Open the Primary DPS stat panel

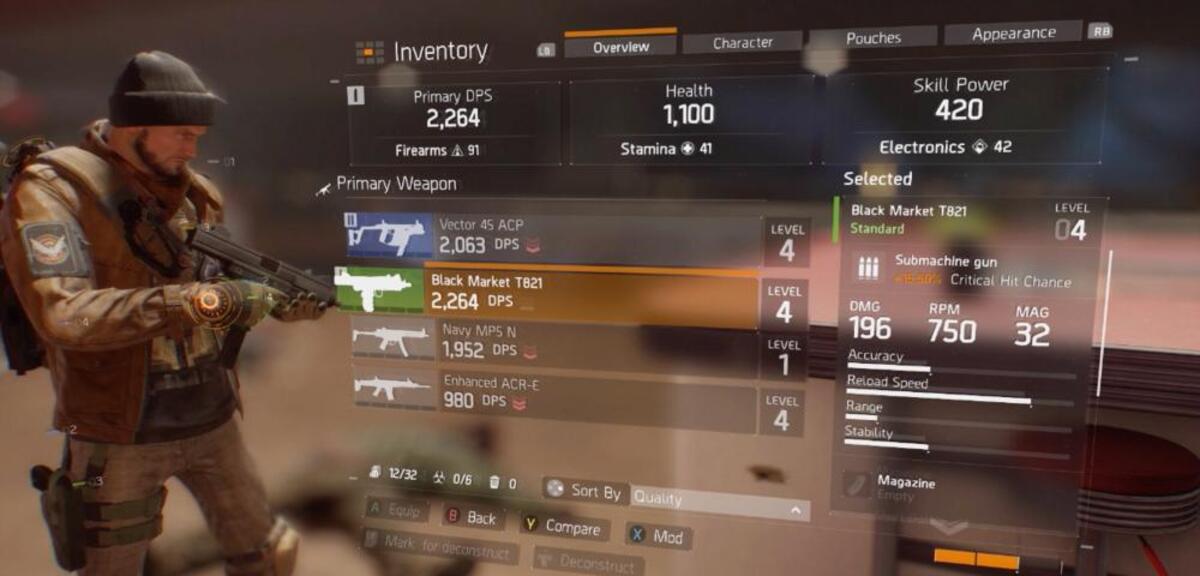tap(453, 122)
